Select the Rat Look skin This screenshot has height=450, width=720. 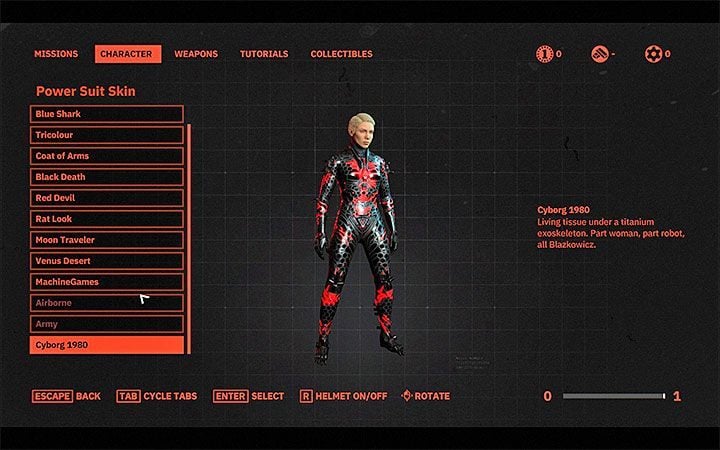click(107, 219)
